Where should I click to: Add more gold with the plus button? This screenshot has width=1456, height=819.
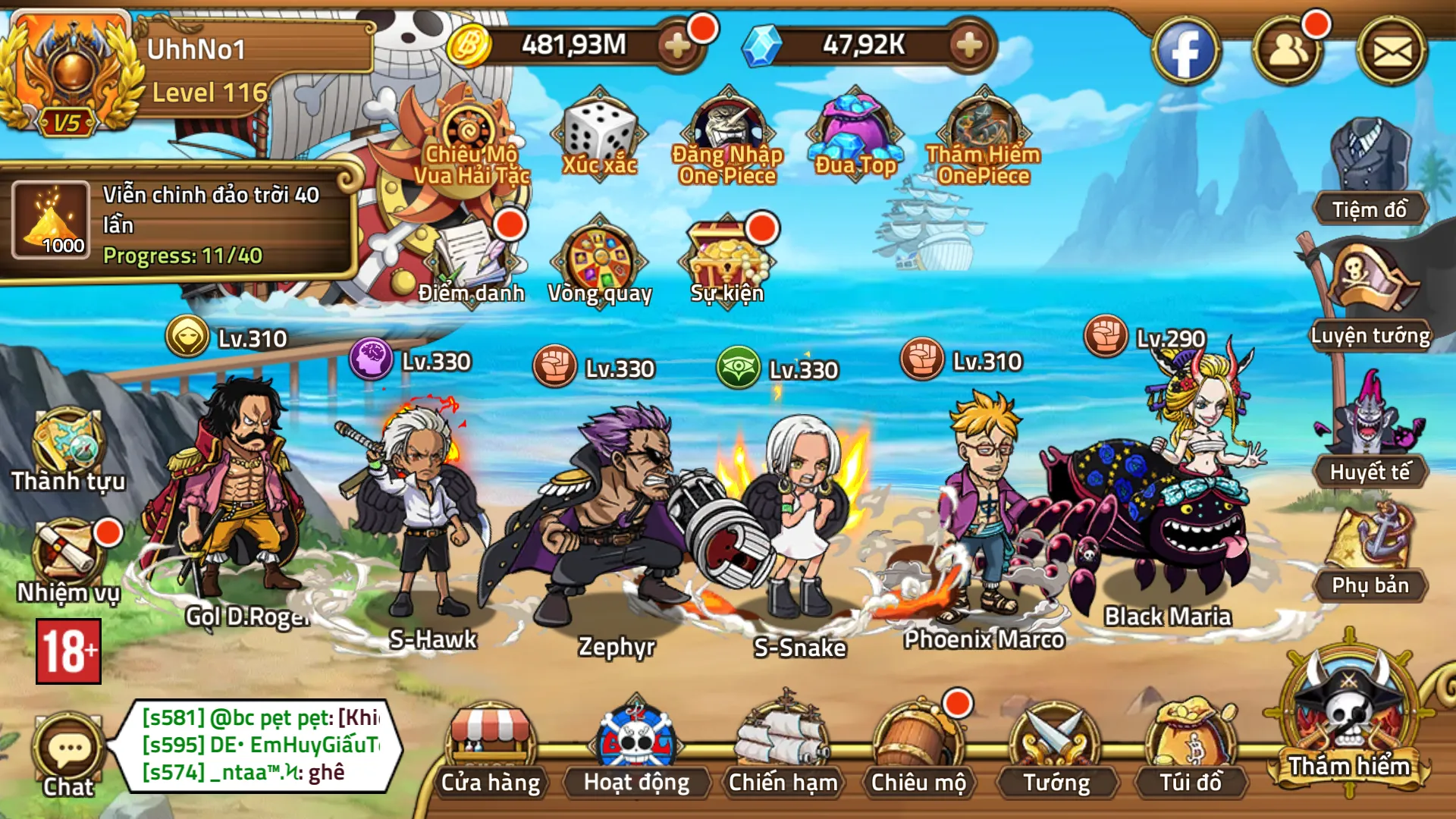[676, 45]
